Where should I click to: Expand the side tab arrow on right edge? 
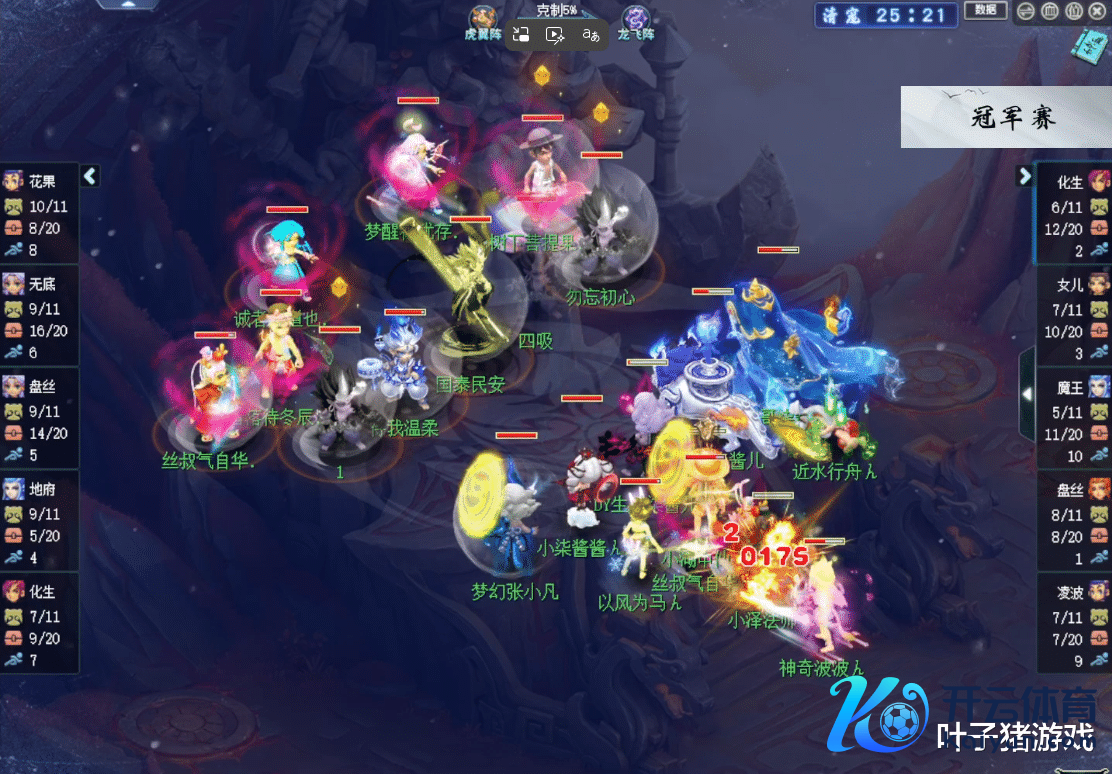[x=1026, y=394]
